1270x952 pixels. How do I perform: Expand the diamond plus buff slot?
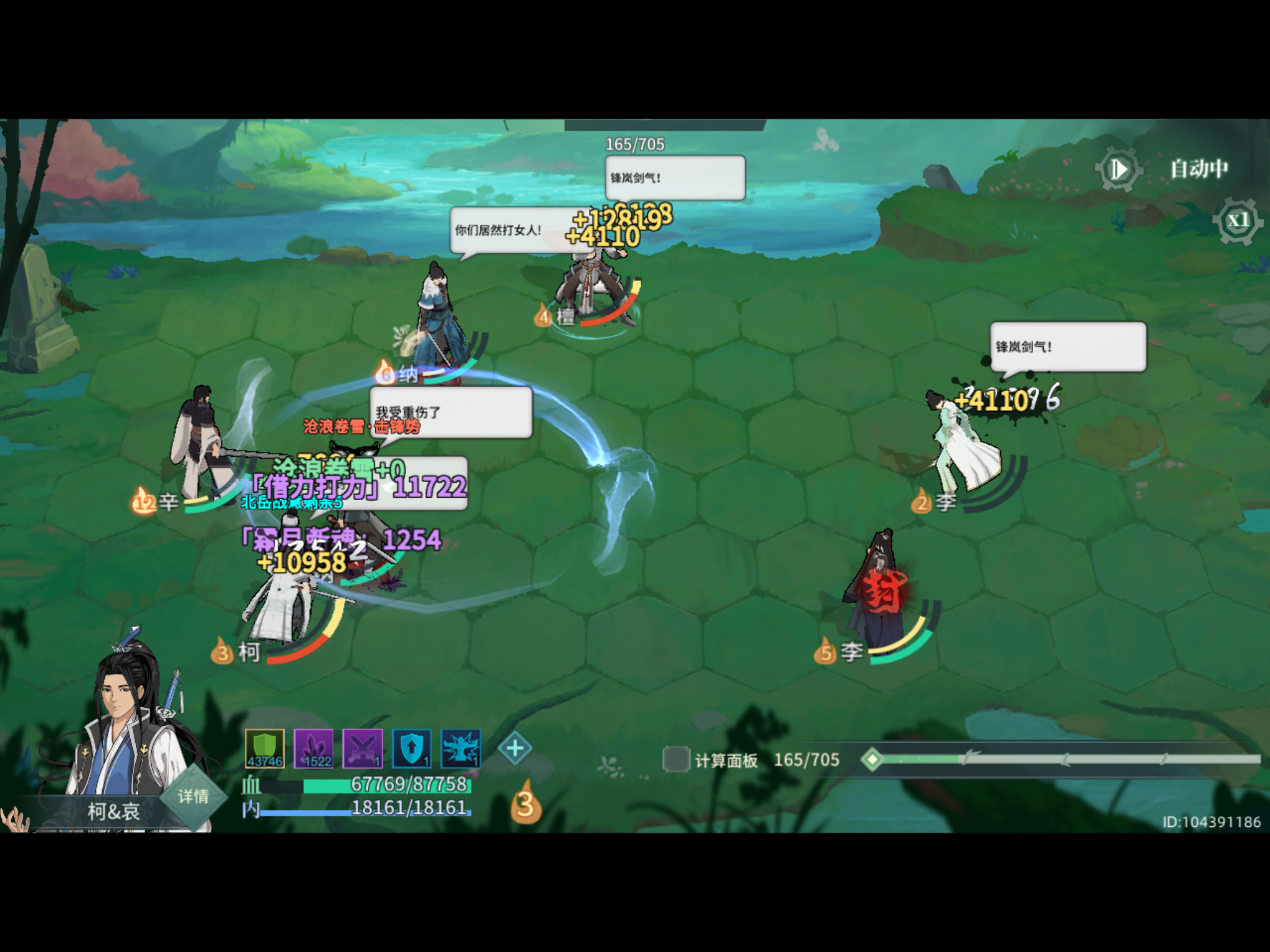point(515,747)
